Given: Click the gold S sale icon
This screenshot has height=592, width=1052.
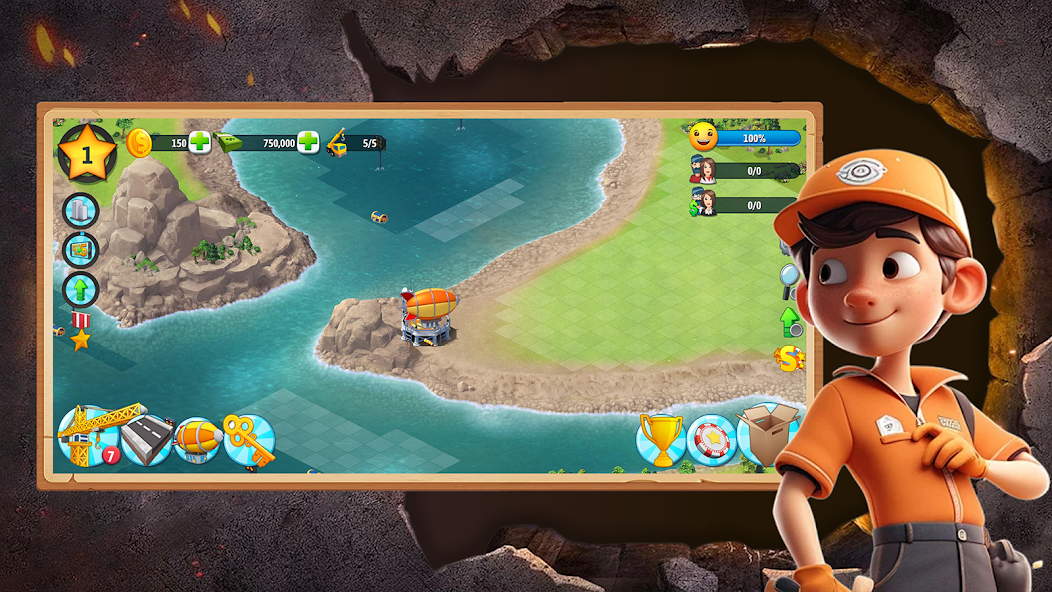Looking at the screenshot, I should point(790,359).
